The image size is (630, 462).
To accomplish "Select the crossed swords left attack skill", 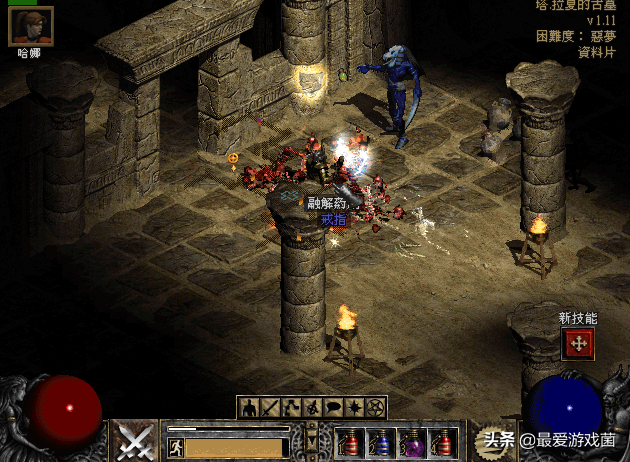I will coord(133,441).
